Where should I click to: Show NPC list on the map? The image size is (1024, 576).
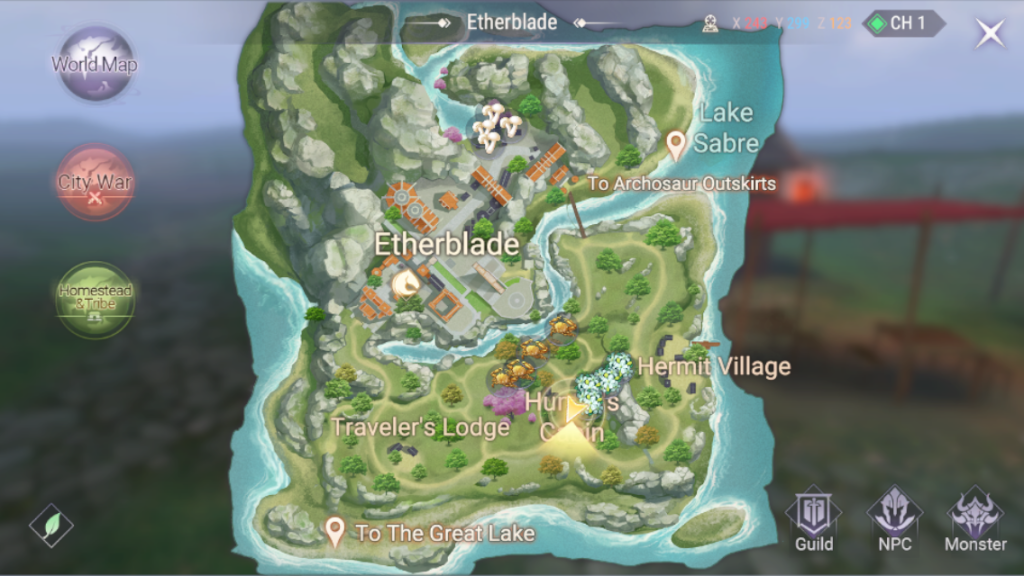click(x=894, y=520)
